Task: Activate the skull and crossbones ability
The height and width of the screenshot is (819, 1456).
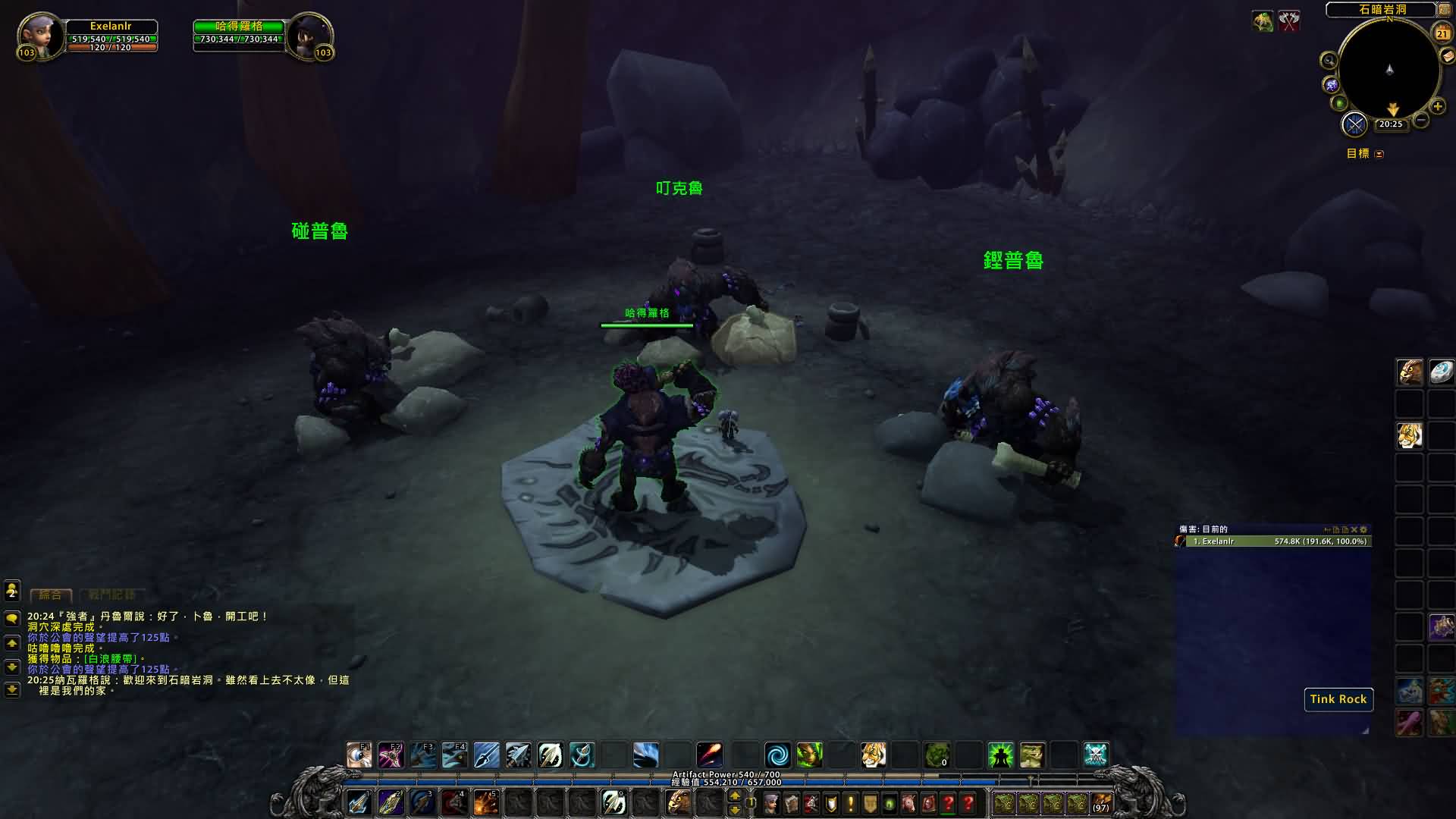Action: click(1096, 755)
